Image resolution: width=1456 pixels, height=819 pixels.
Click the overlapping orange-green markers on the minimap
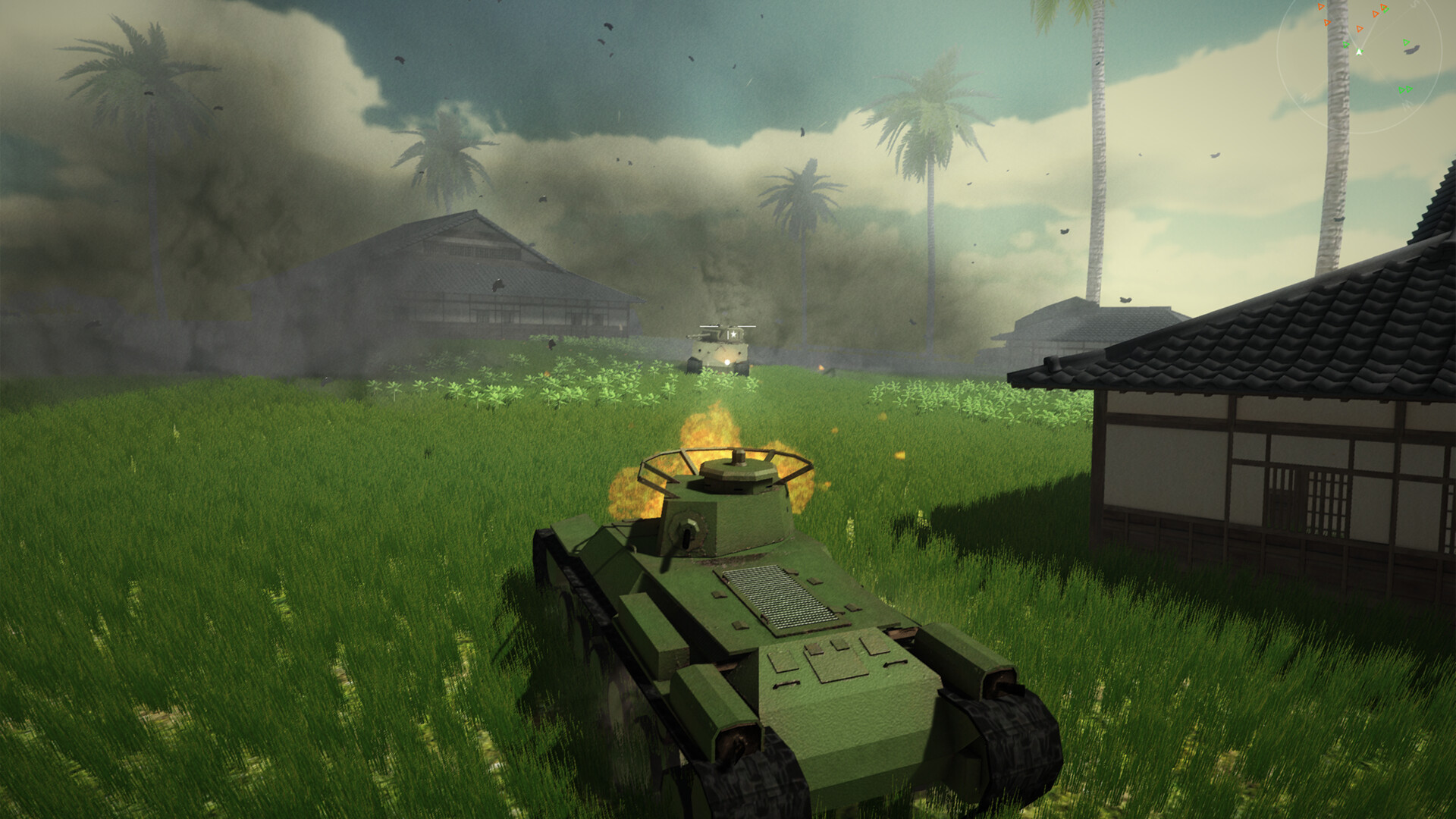(1384, 8)
